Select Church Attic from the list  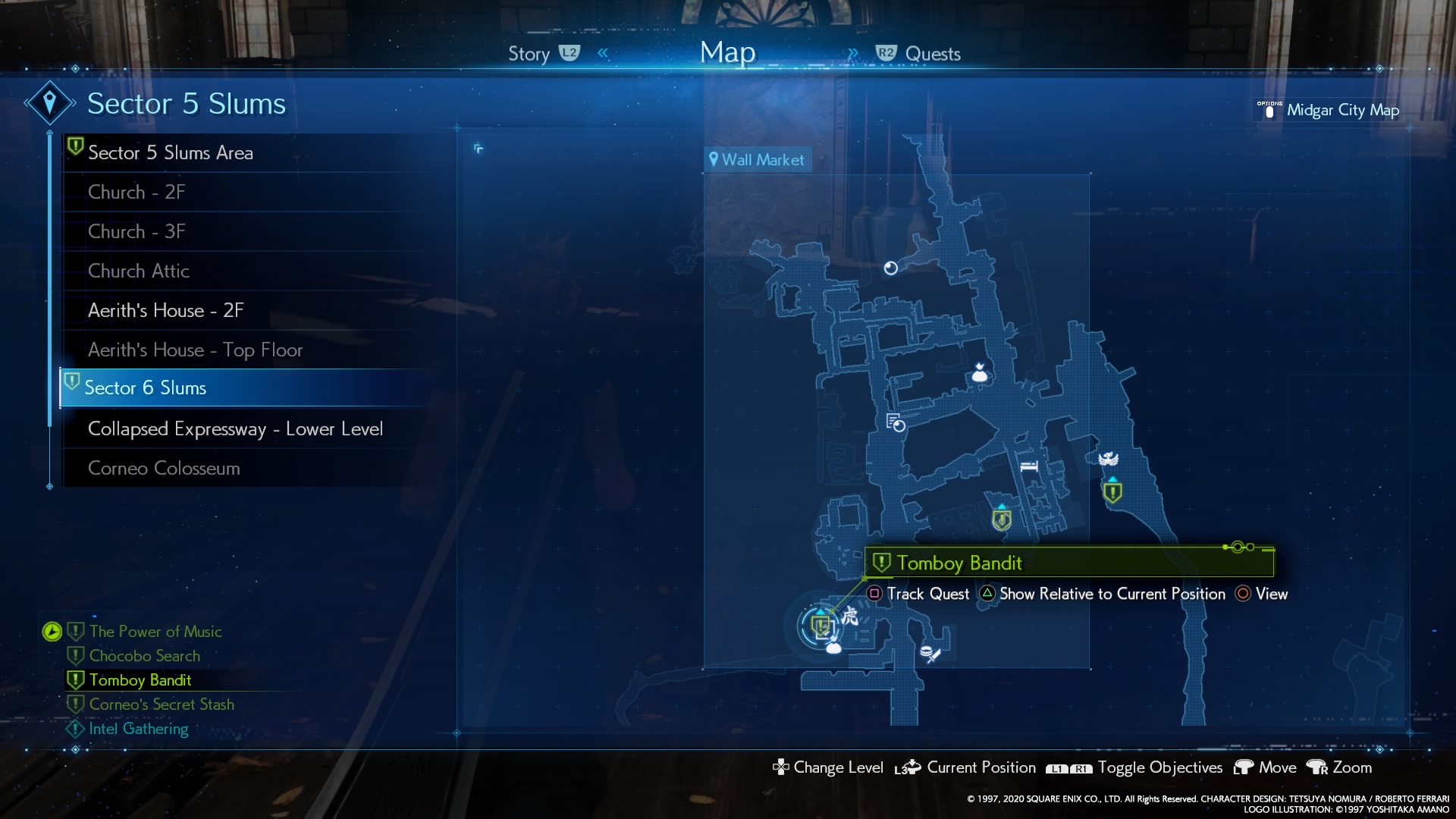click(x=139, y=271)
